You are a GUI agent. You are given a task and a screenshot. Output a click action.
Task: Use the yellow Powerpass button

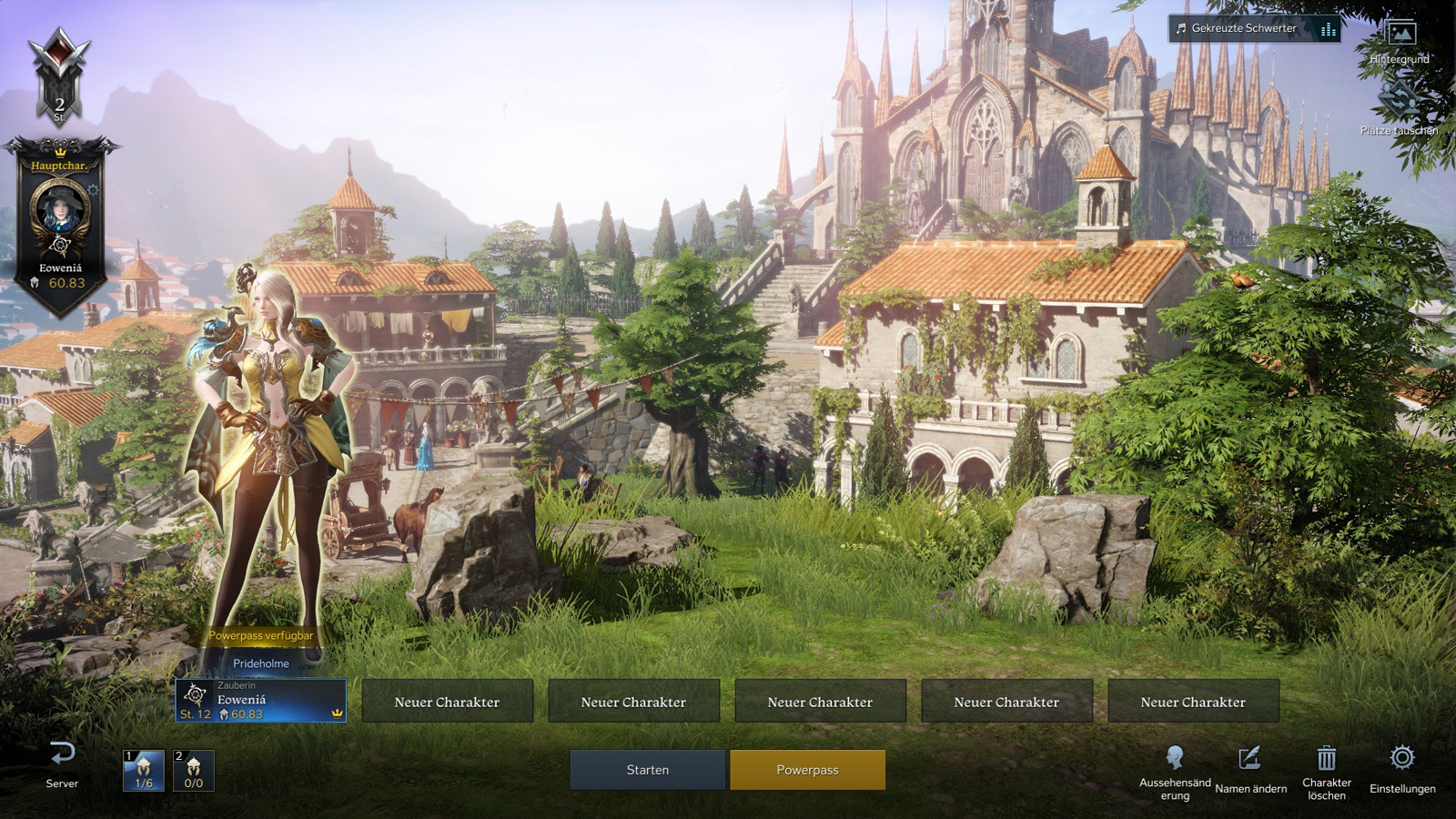coord(807,770)
